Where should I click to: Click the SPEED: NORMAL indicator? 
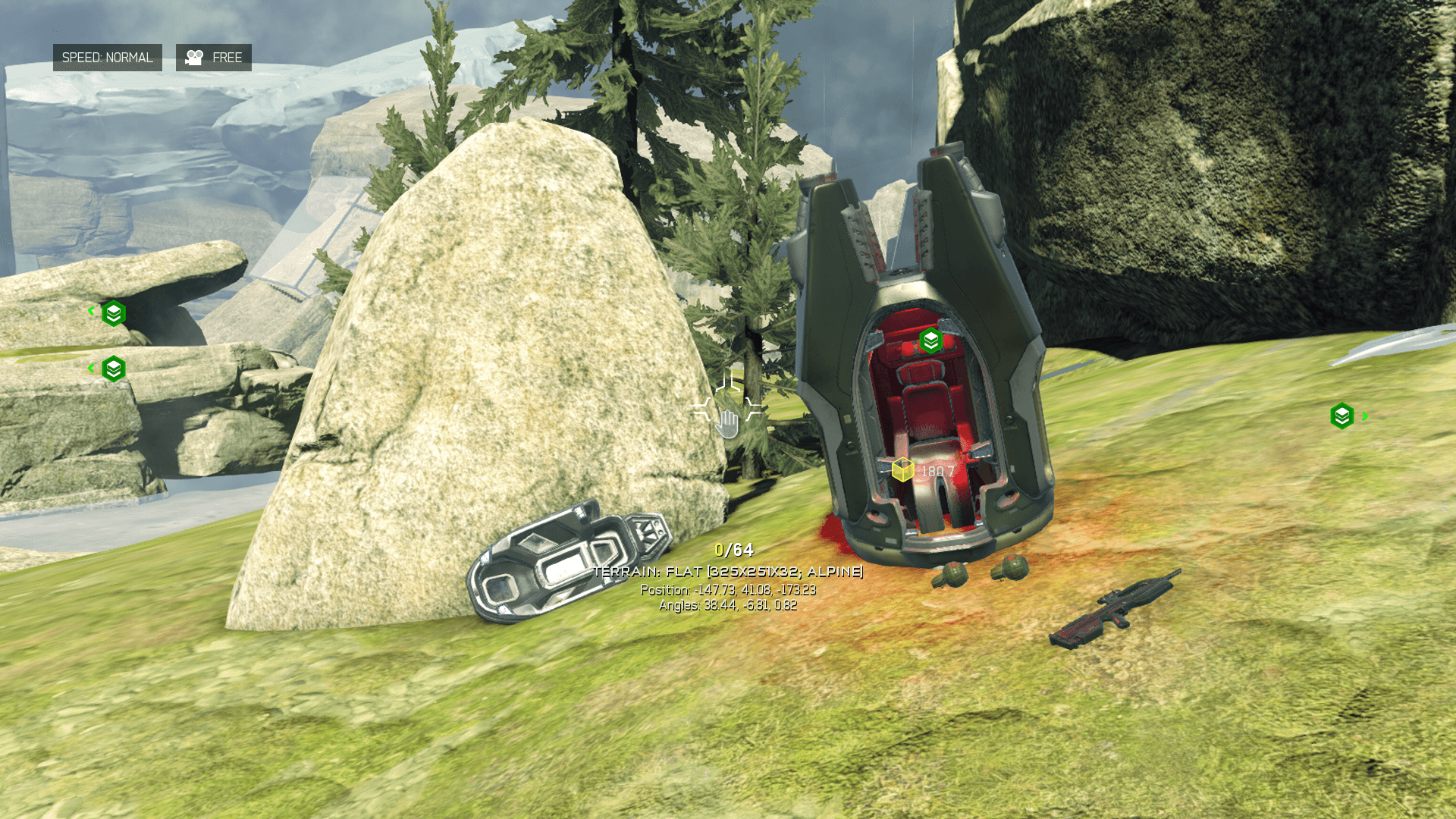pos(107,58)
